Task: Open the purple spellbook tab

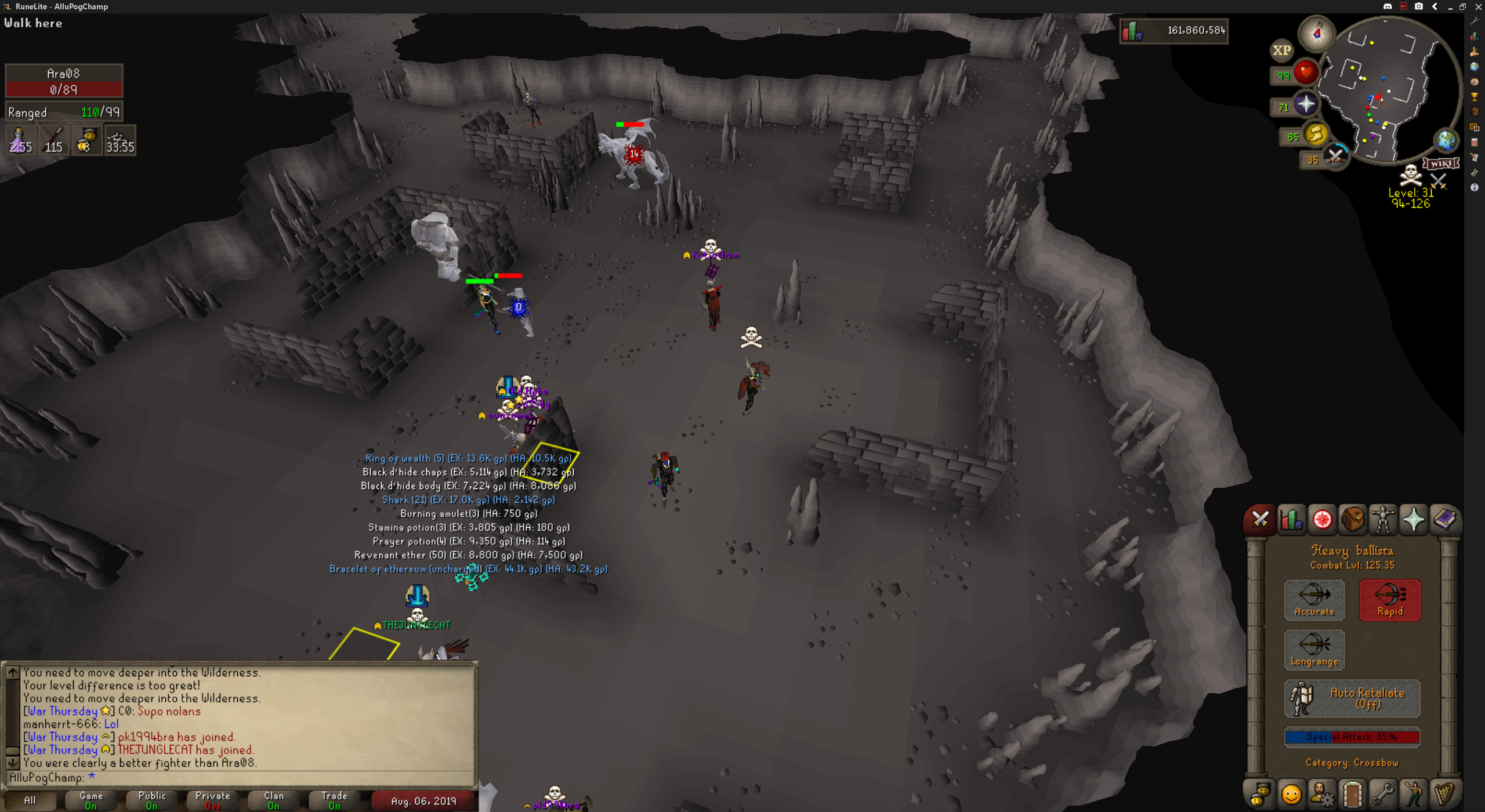Action: [x=1444, y=519]
